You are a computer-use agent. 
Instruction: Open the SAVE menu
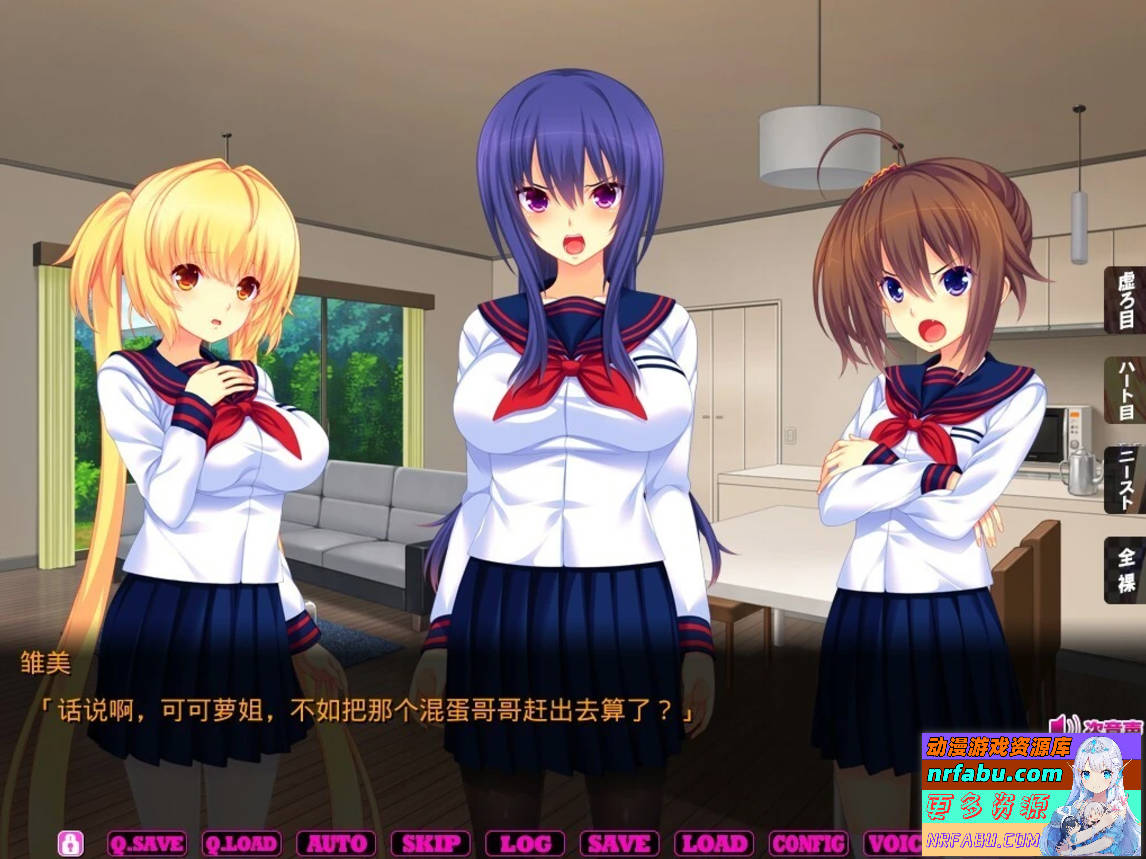(619, 843)
